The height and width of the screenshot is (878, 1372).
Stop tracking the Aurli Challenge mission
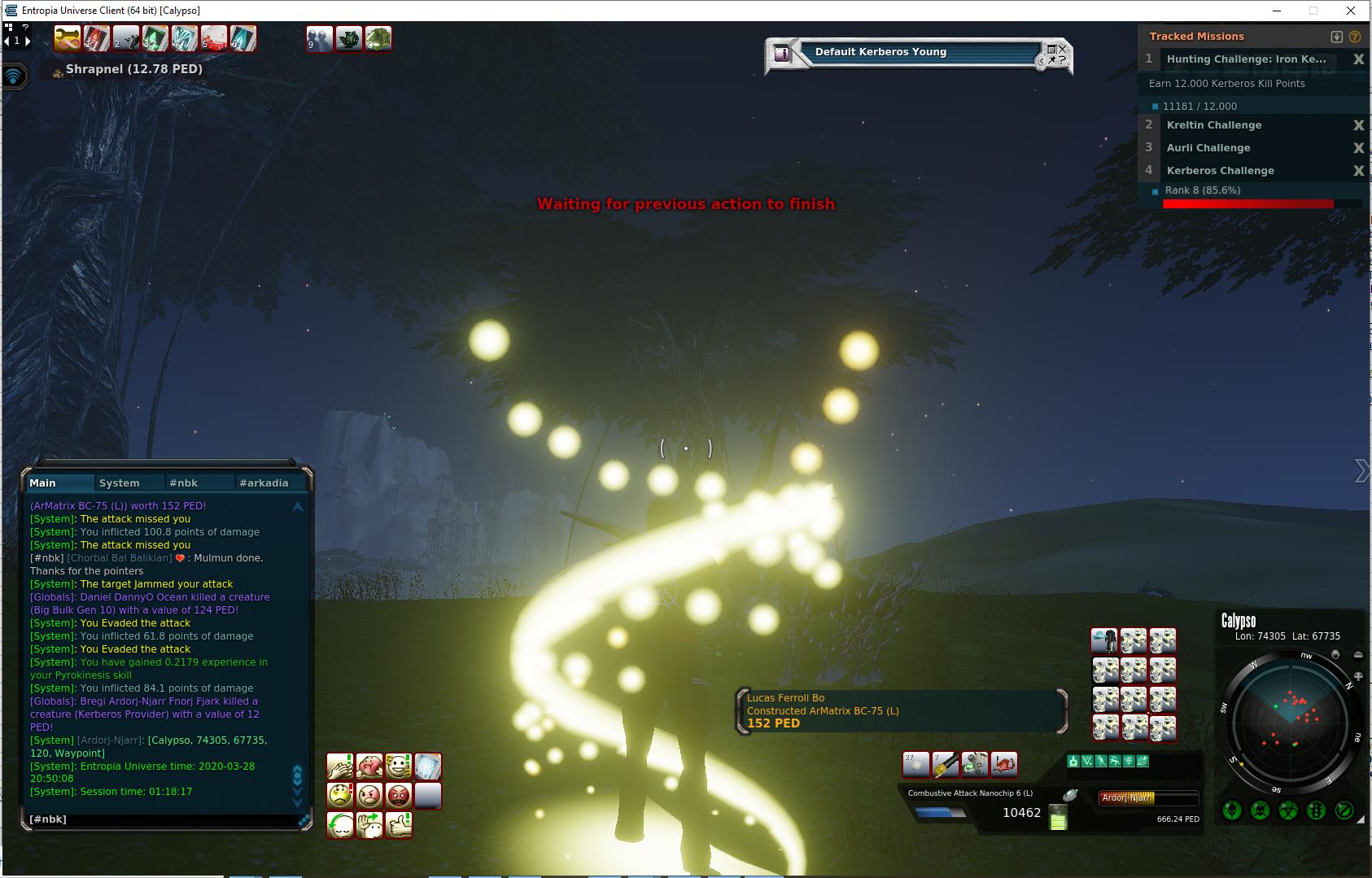[1358, 148]
